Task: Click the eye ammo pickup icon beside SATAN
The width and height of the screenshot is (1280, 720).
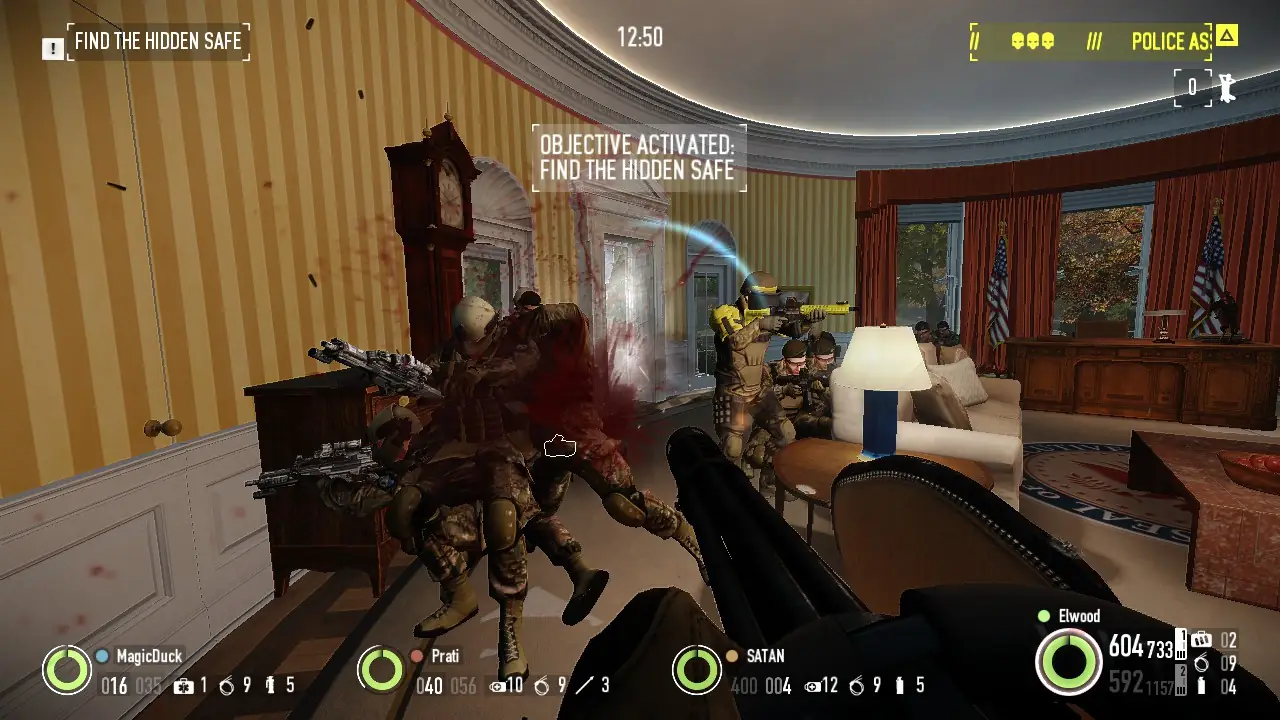Action: [x=812, y=685]
